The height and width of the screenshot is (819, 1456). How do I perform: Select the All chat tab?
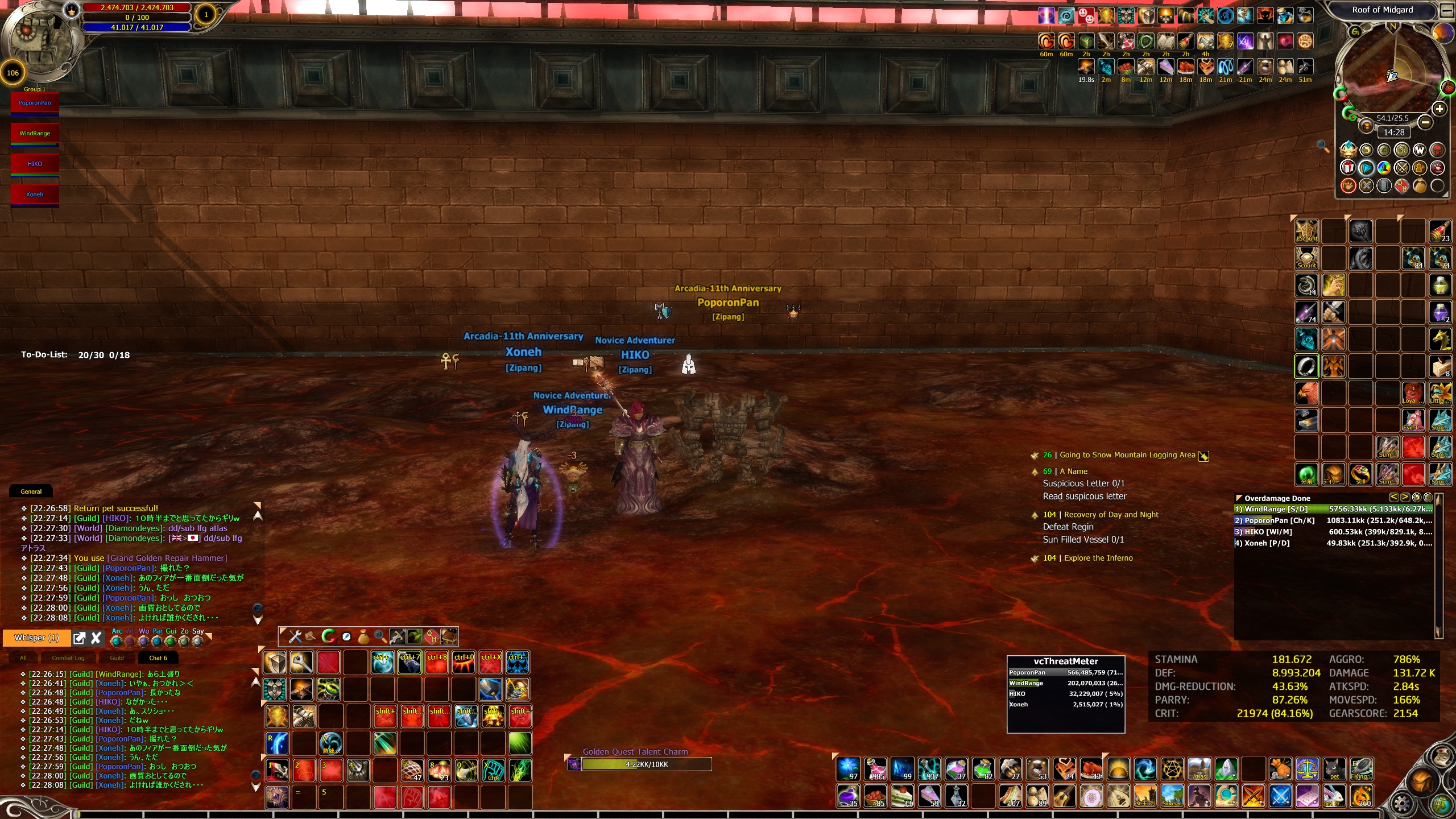(x=23, y=658)
